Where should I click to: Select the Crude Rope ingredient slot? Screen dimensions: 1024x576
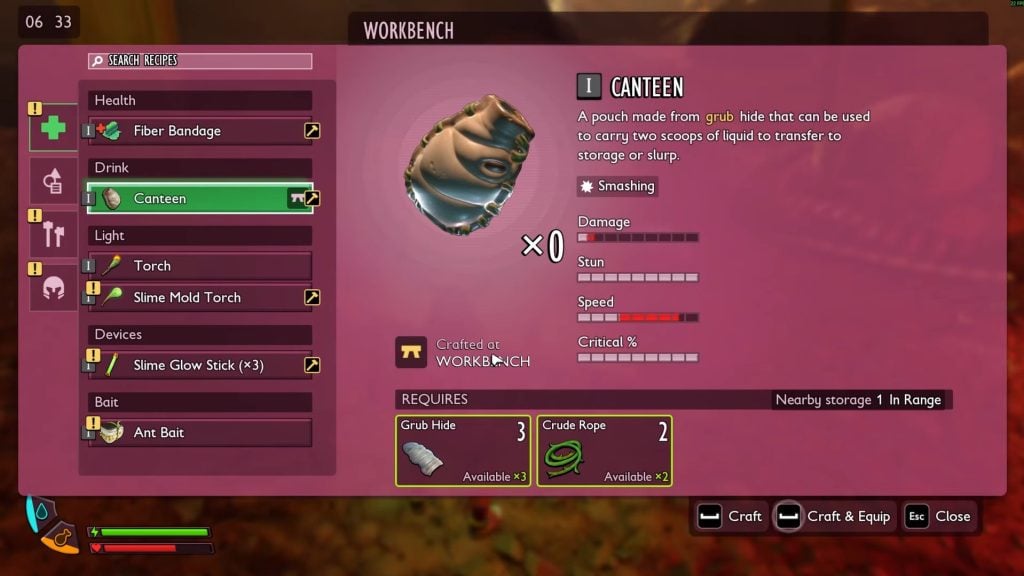[x=604, y=451]
